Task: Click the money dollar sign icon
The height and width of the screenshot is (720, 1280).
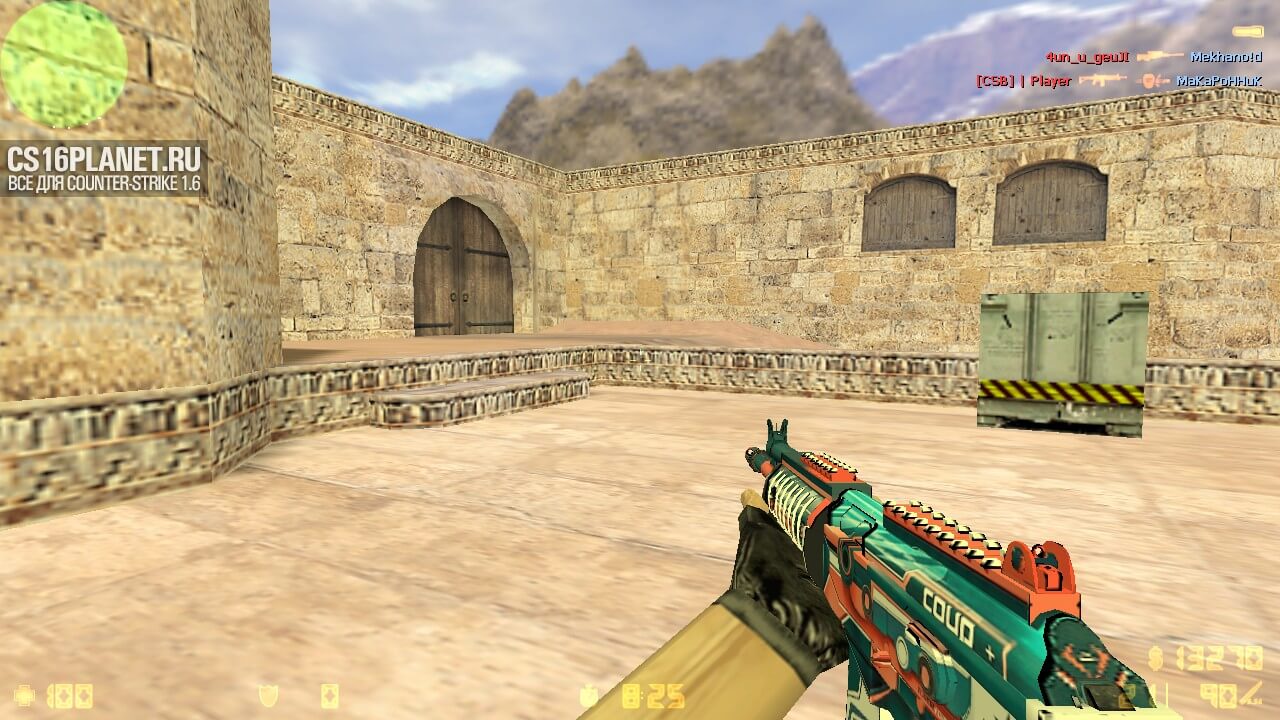Action: (x=1156, y=657)
